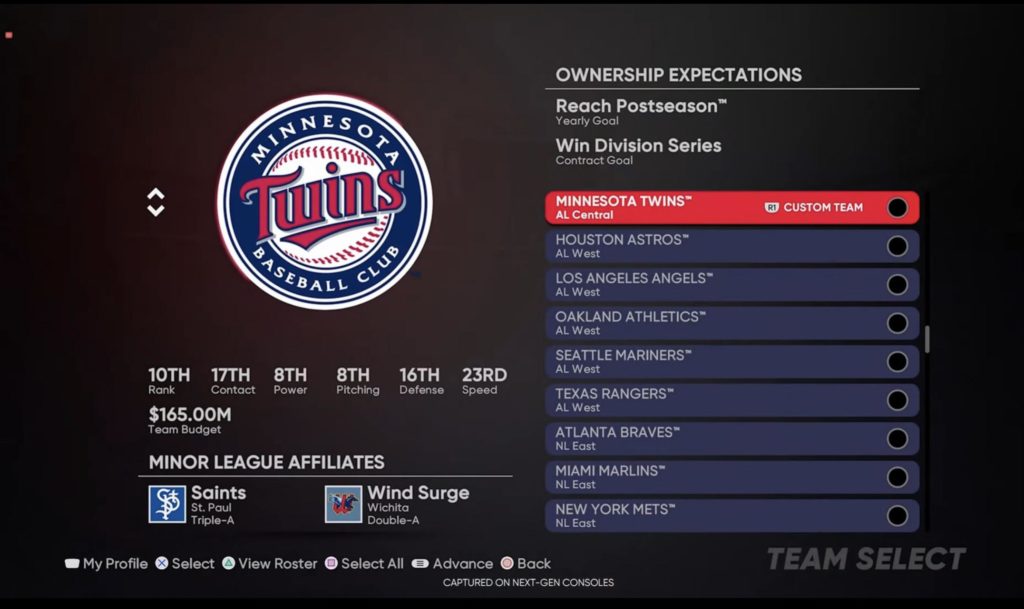This screenshot has height=609, width=1024.
Task: Toggle the Minnesota Twins selection circle
Action: pyautogui.click(x=897, y=207)
